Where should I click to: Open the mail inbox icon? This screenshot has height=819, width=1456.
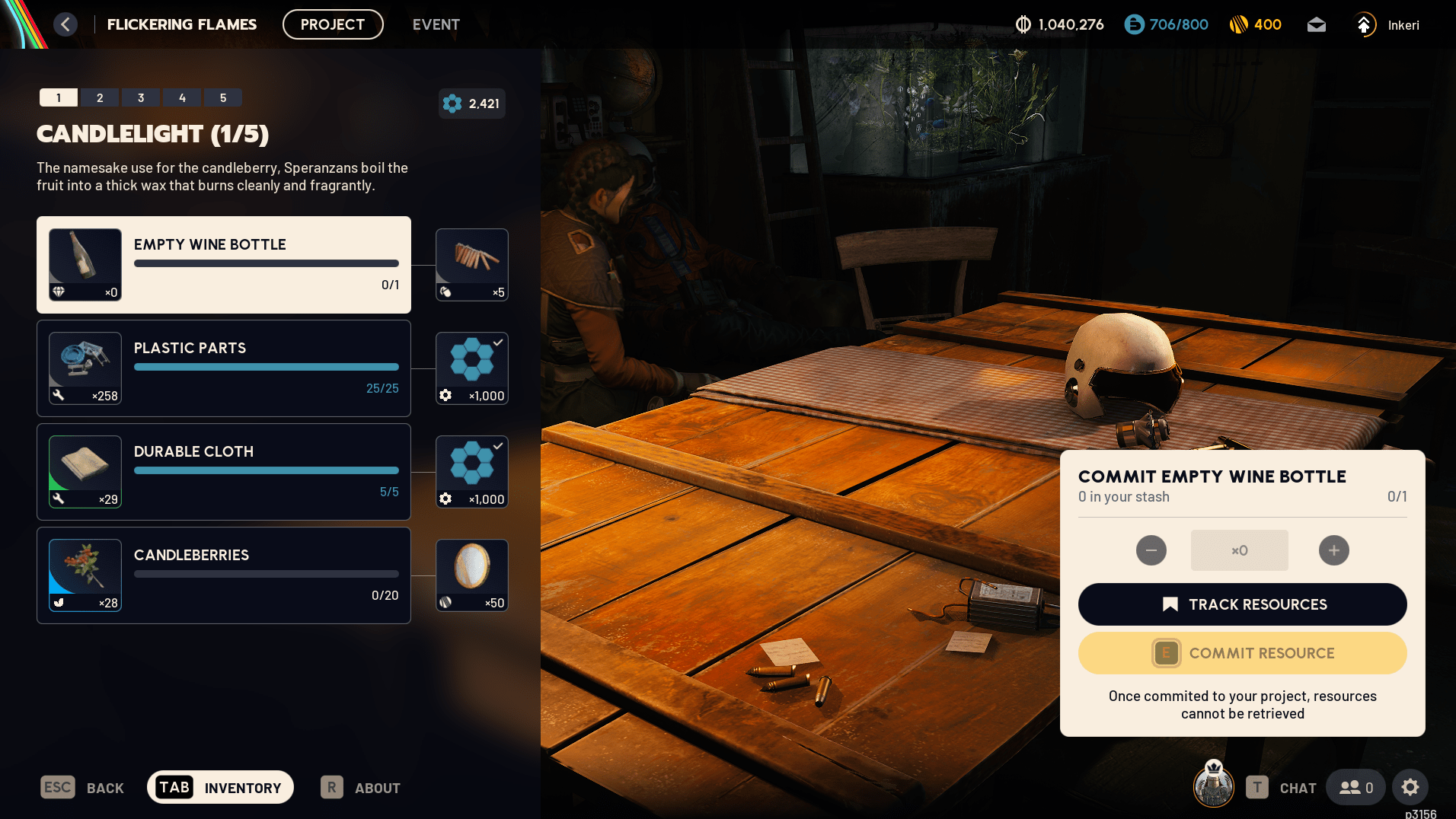tap(1317, 25)
